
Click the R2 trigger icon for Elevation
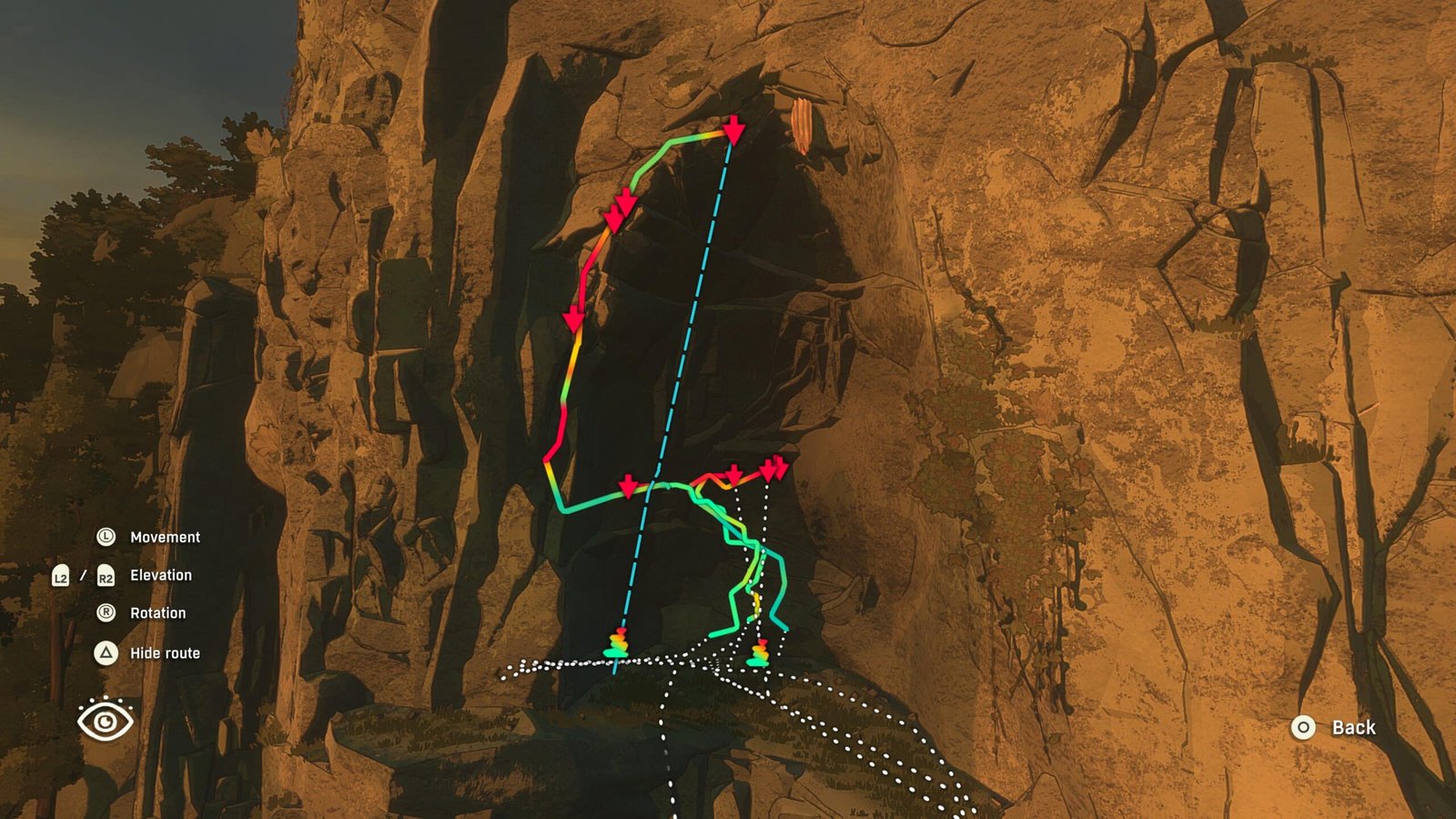click(x=106, y=575)
